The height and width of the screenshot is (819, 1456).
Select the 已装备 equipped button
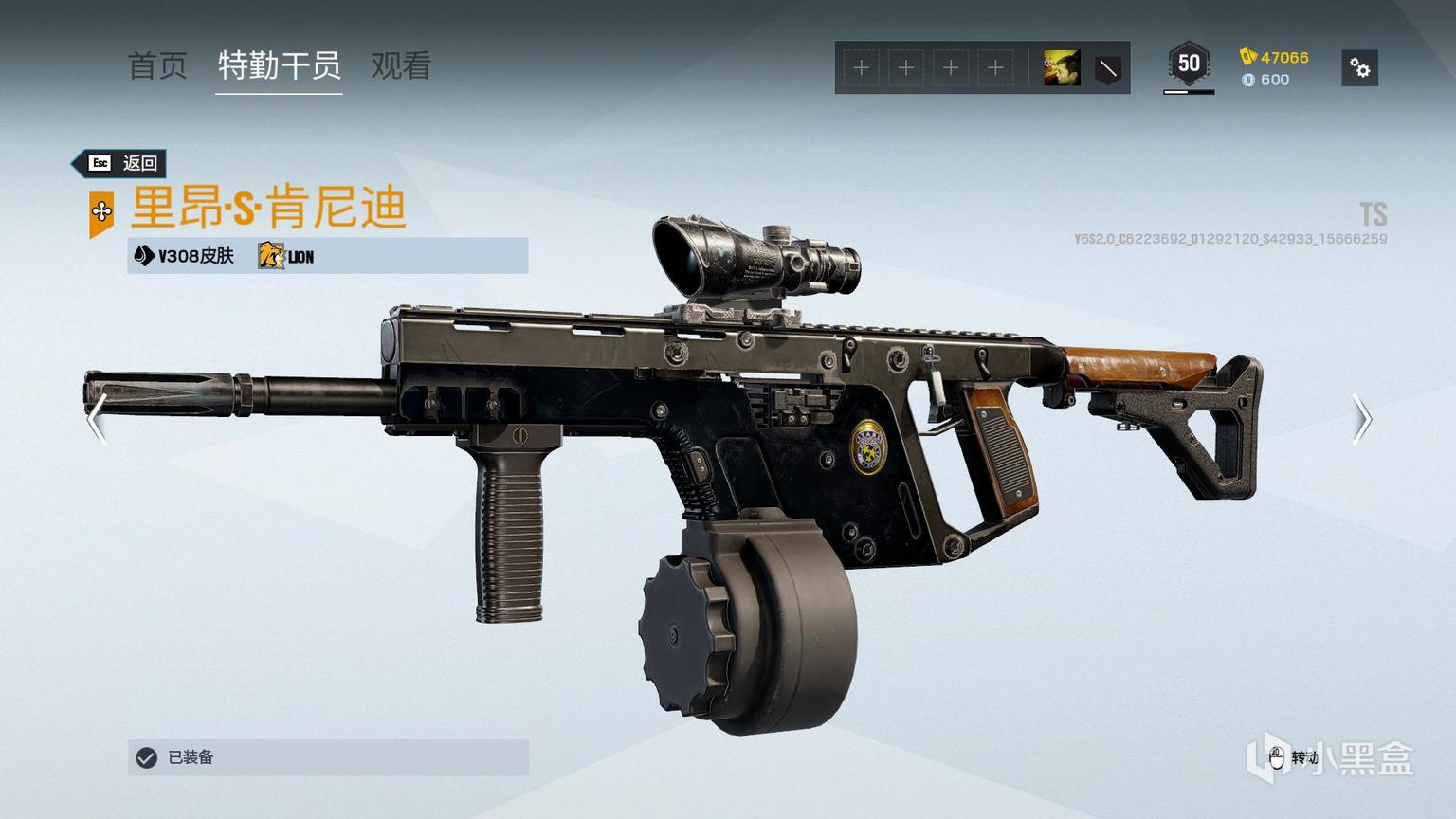pyautogui.click(x=328, y=757)
